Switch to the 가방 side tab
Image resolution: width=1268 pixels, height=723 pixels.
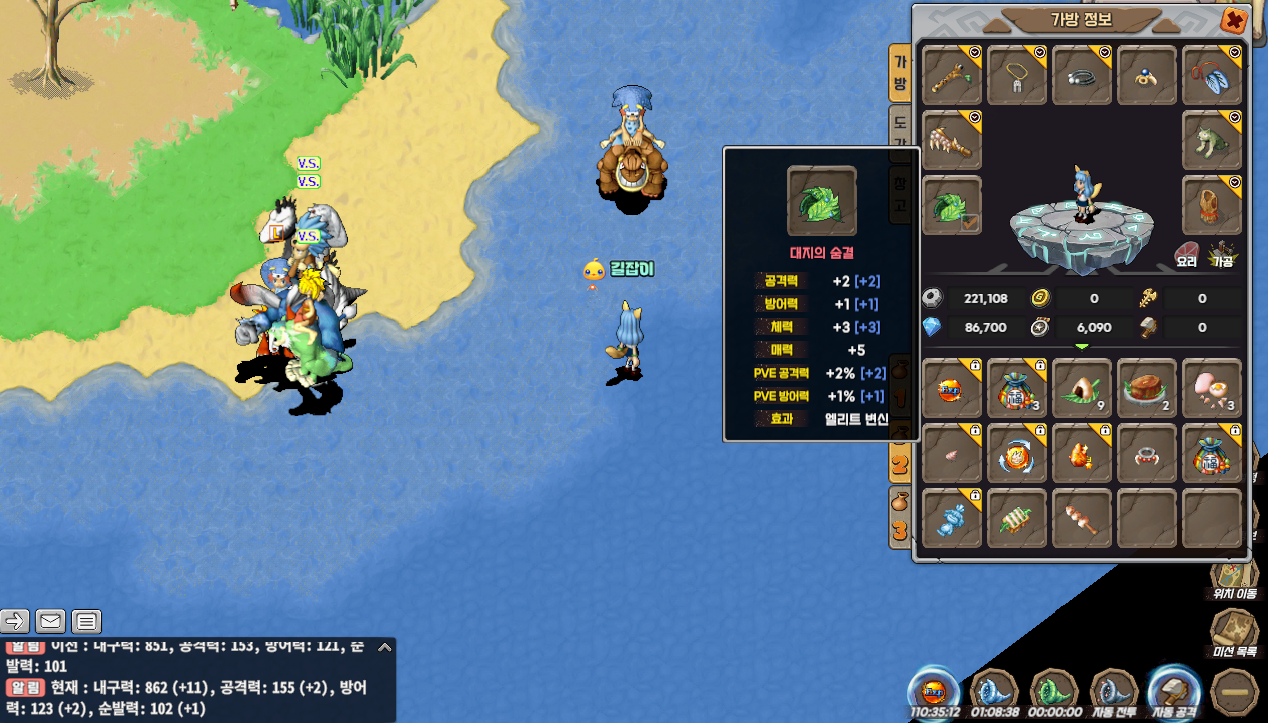pyautogui.click(x=900, y=73)
